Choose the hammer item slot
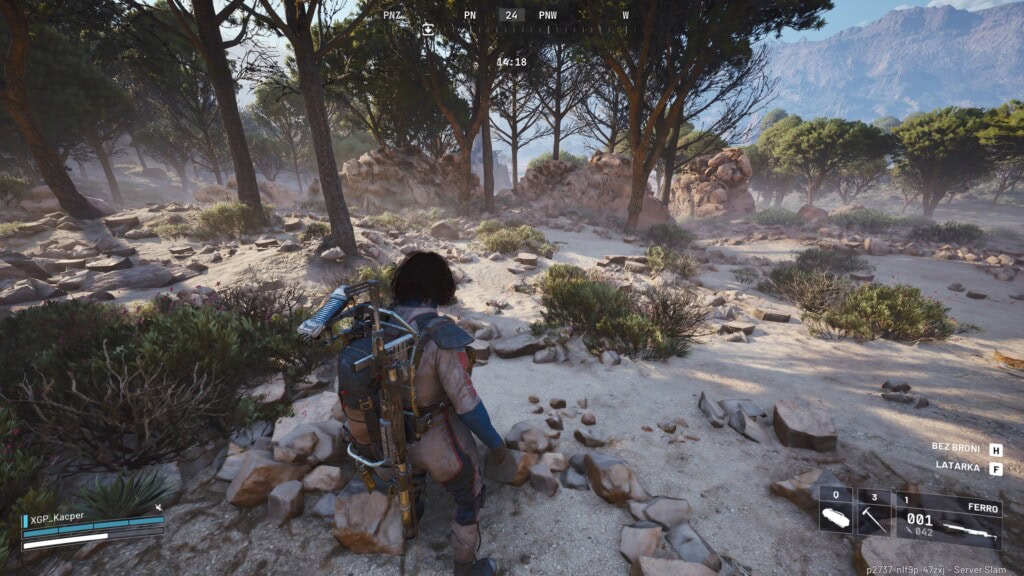1024x576 pixels. pyautogui.click(x=873, y=510)
